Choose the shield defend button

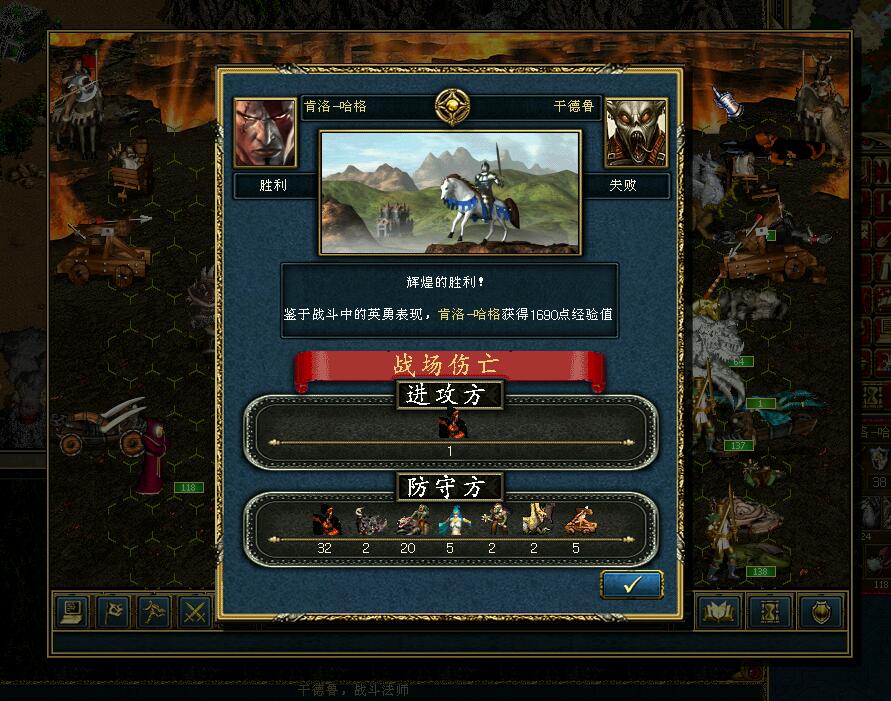(x=821, y=611)
